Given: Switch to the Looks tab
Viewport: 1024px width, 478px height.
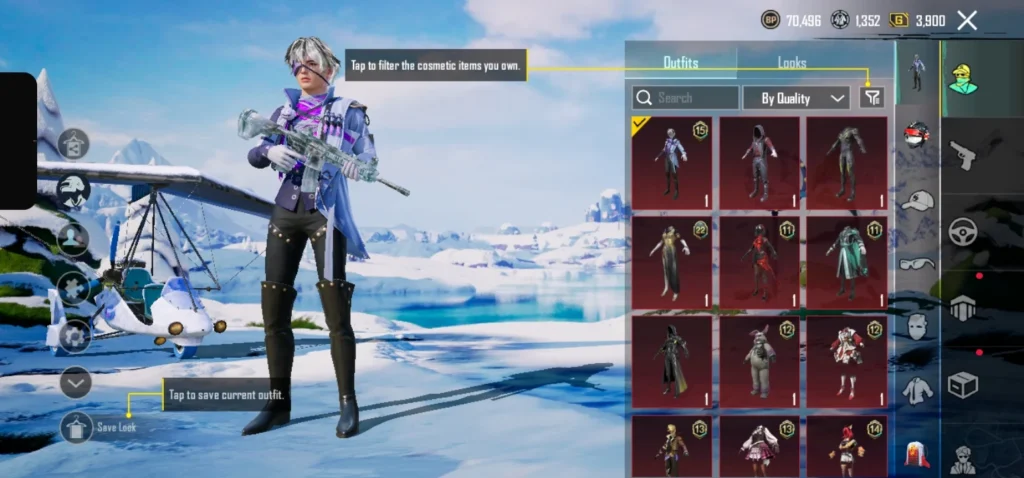Looking at the screenshot, I should click(792, 63).
